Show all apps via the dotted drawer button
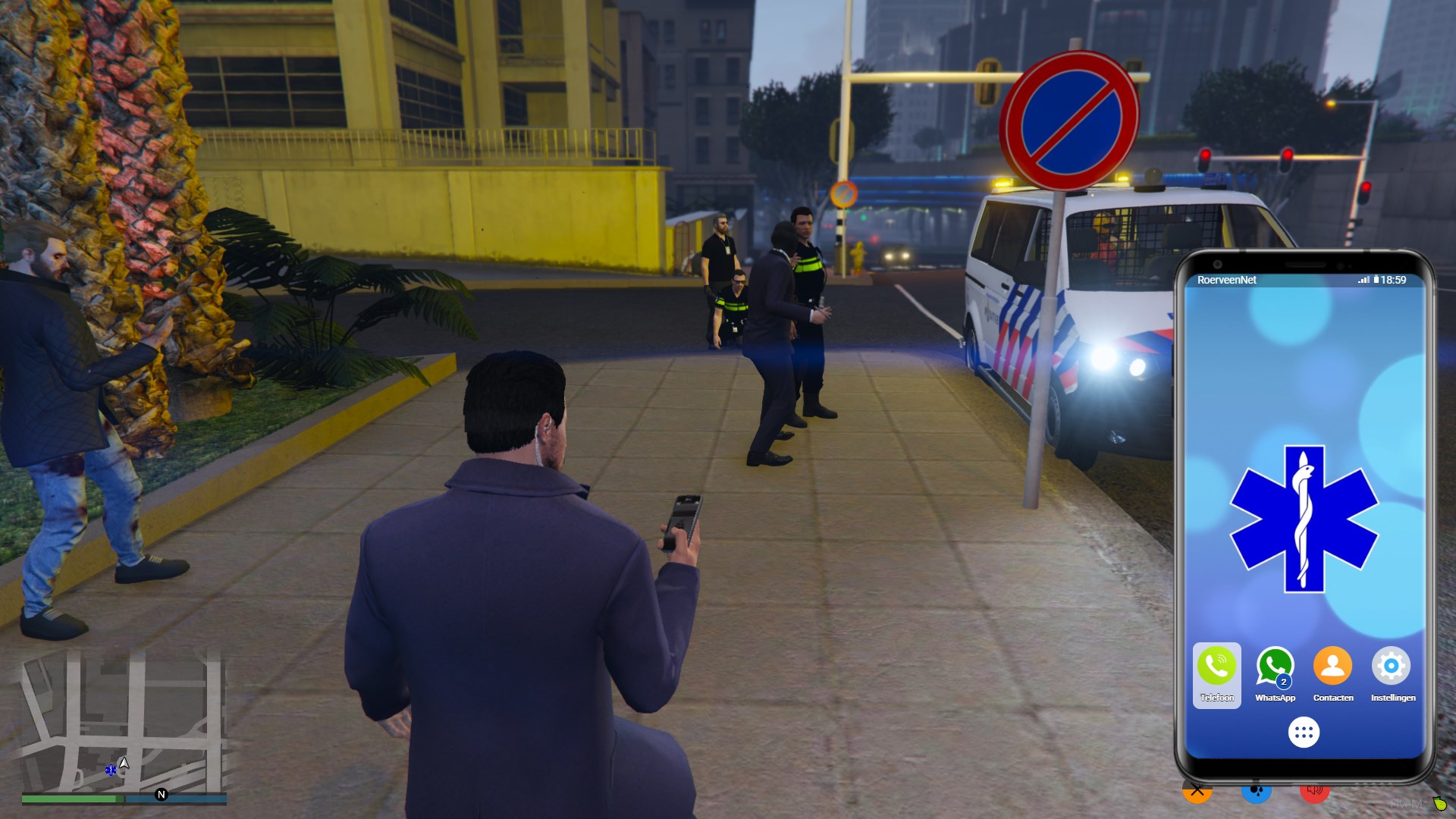Screen dimensions: 1456x819 pyautogui.click(x=1304, y=733)
